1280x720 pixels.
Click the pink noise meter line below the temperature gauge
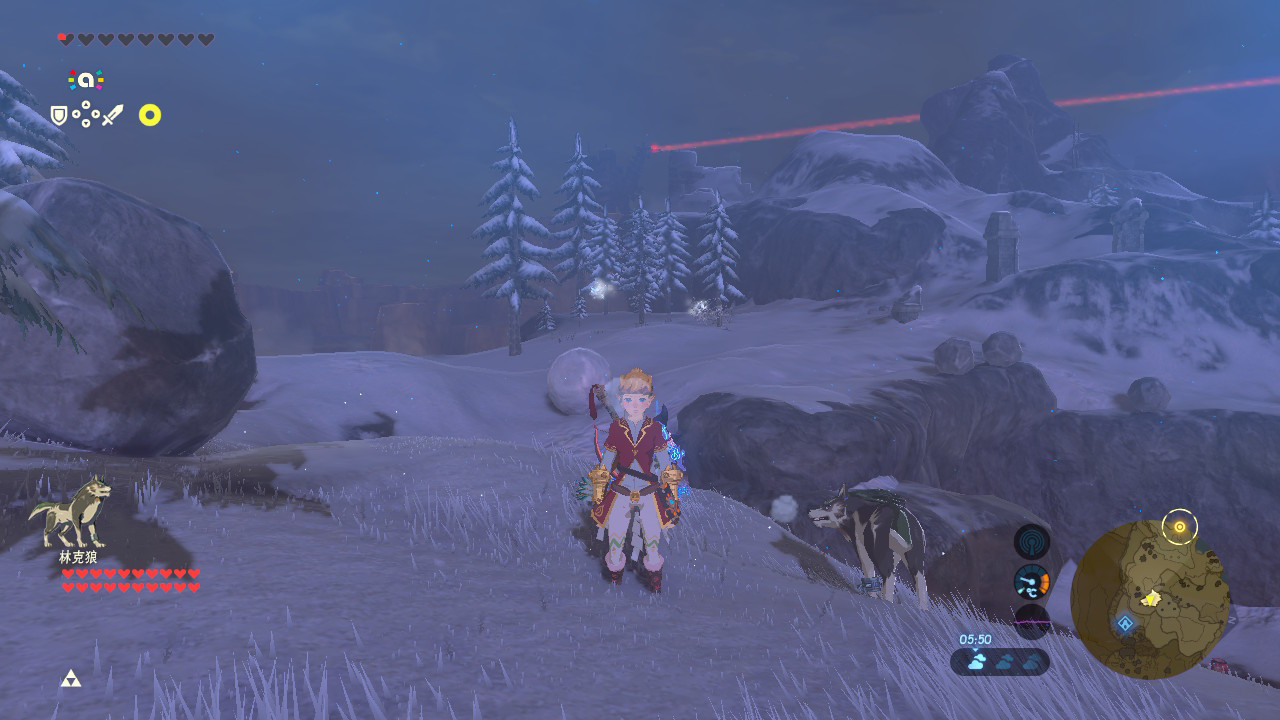[x=1031, y=621]
